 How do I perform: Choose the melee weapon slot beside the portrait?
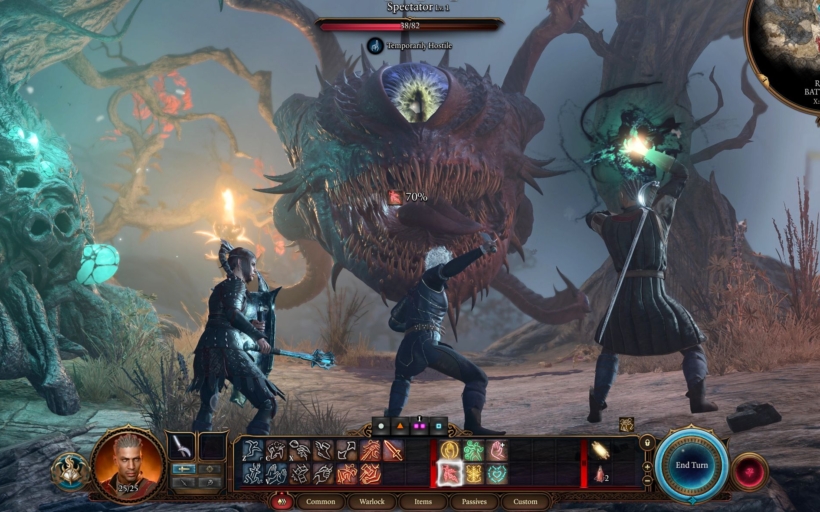(182, 446)
